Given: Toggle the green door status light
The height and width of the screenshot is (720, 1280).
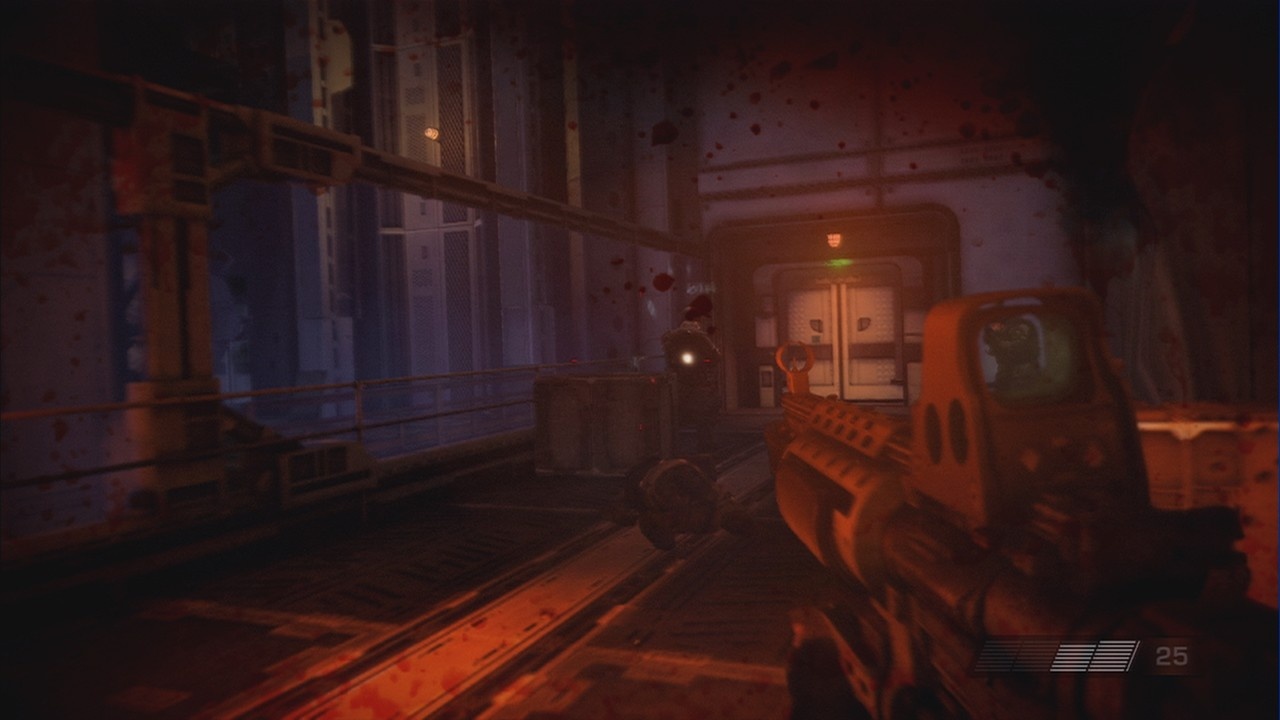Looking at the screenshot, I should point(836,262).
